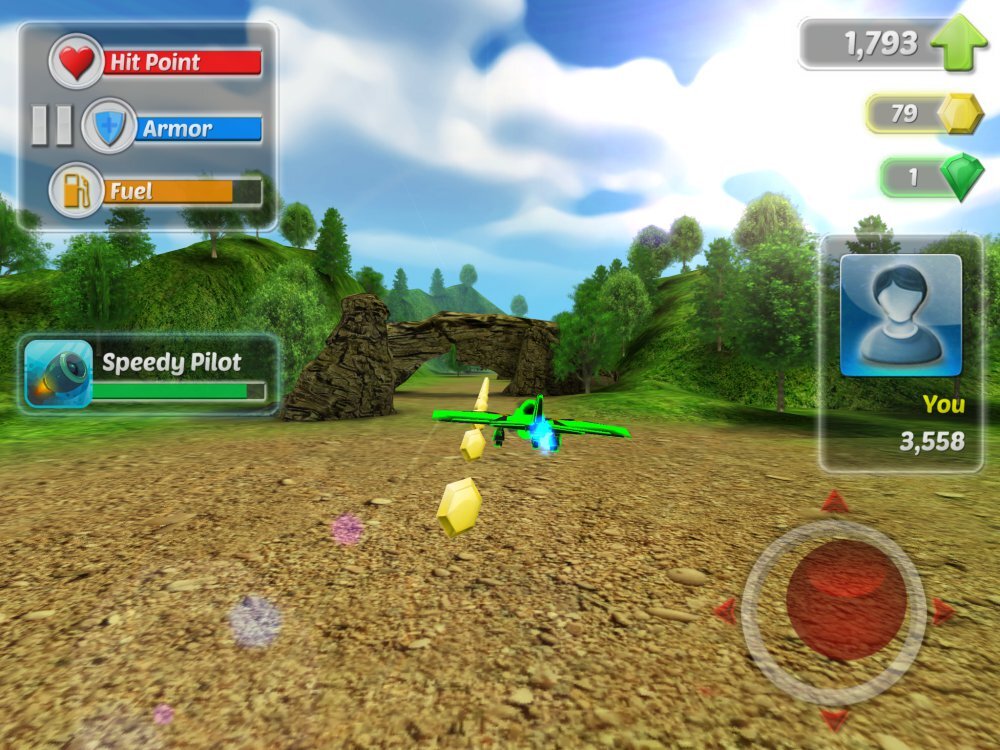Steer right with the joystick's right arrow
This screenshot has width=1000, height=750.
[x=942, y=611]
